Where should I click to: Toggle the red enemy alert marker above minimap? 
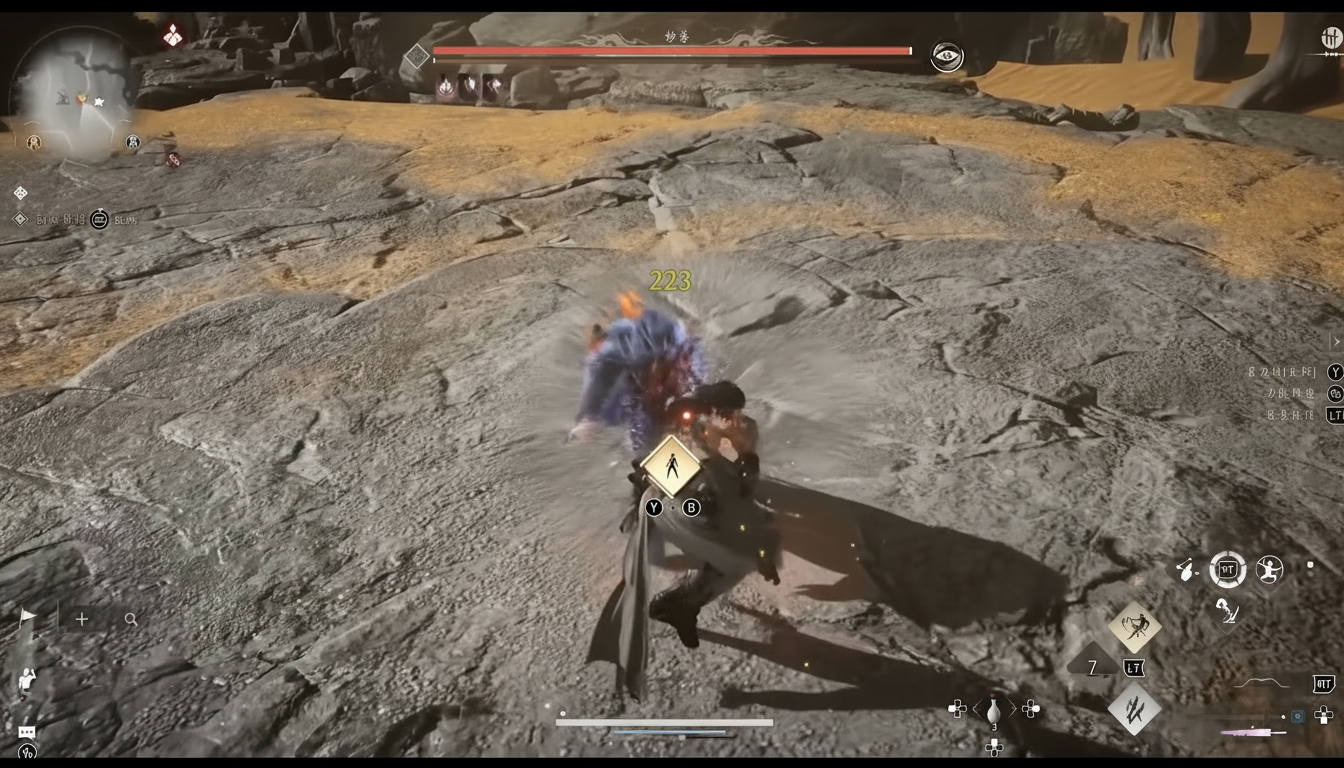[x=173, y=35]
